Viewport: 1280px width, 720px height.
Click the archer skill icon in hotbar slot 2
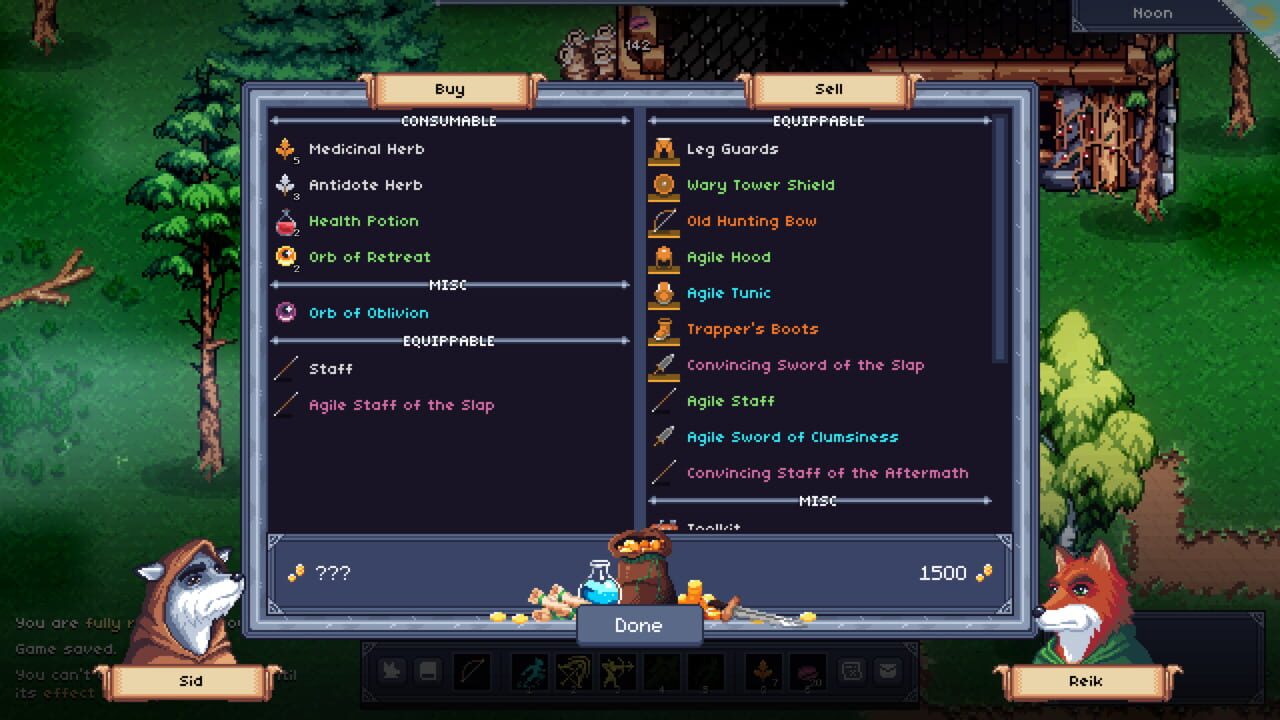click(x=573, y=671)
